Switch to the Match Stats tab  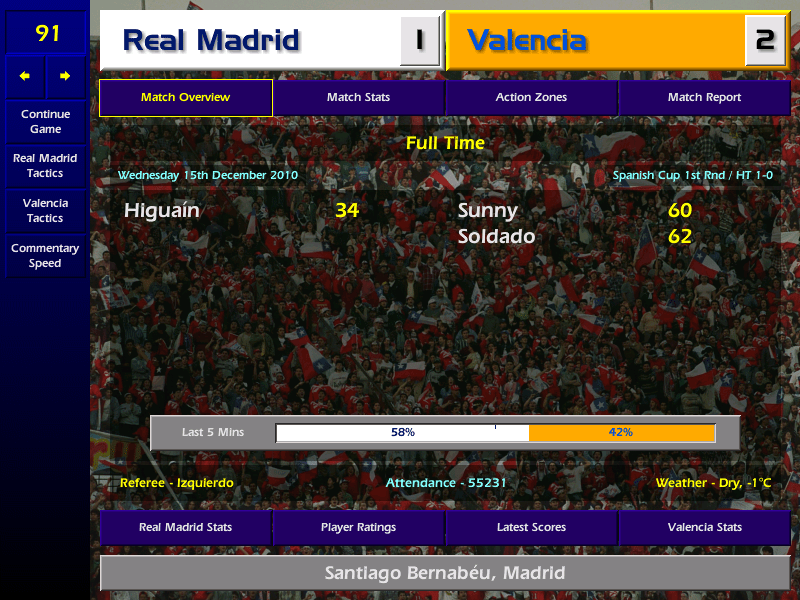coord(358,98)
